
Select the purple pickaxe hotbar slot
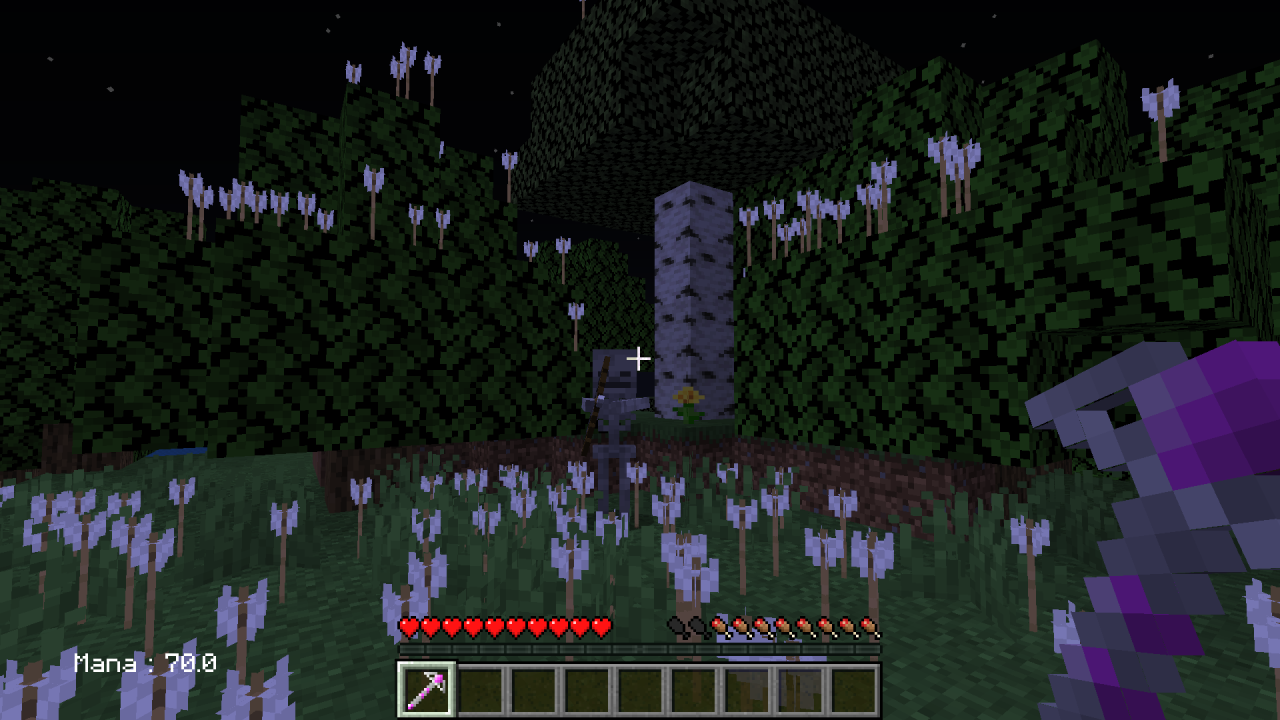[427, 689]
